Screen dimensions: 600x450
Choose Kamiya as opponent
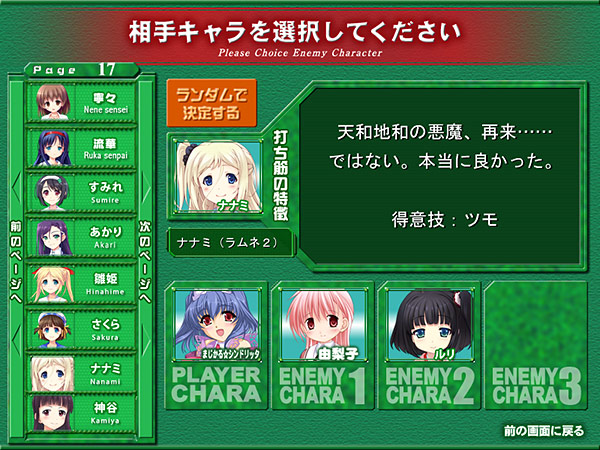pos(81,412)
